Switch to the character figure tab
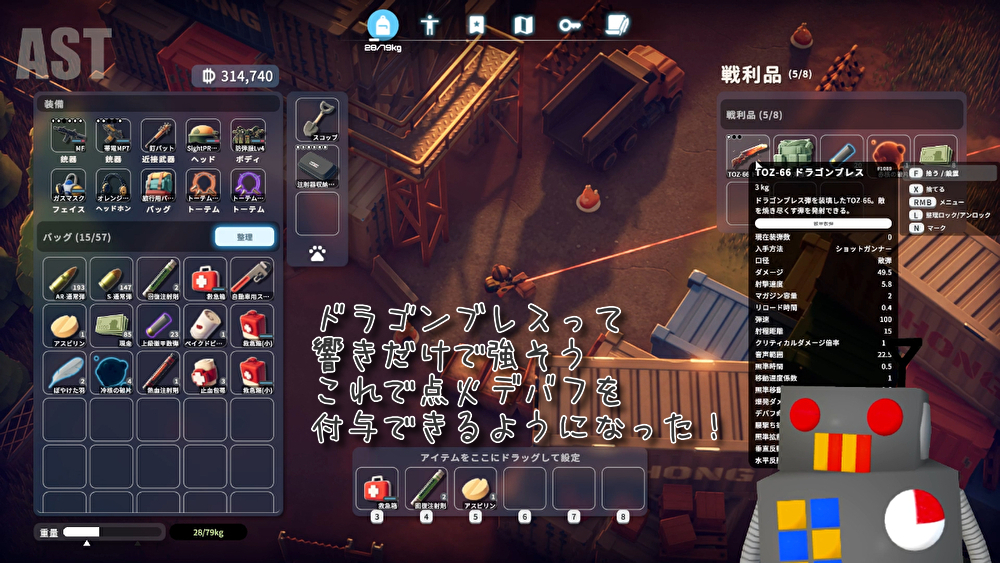The width and height of the screenshot is (1000, 563). click(x=430, y=25)
